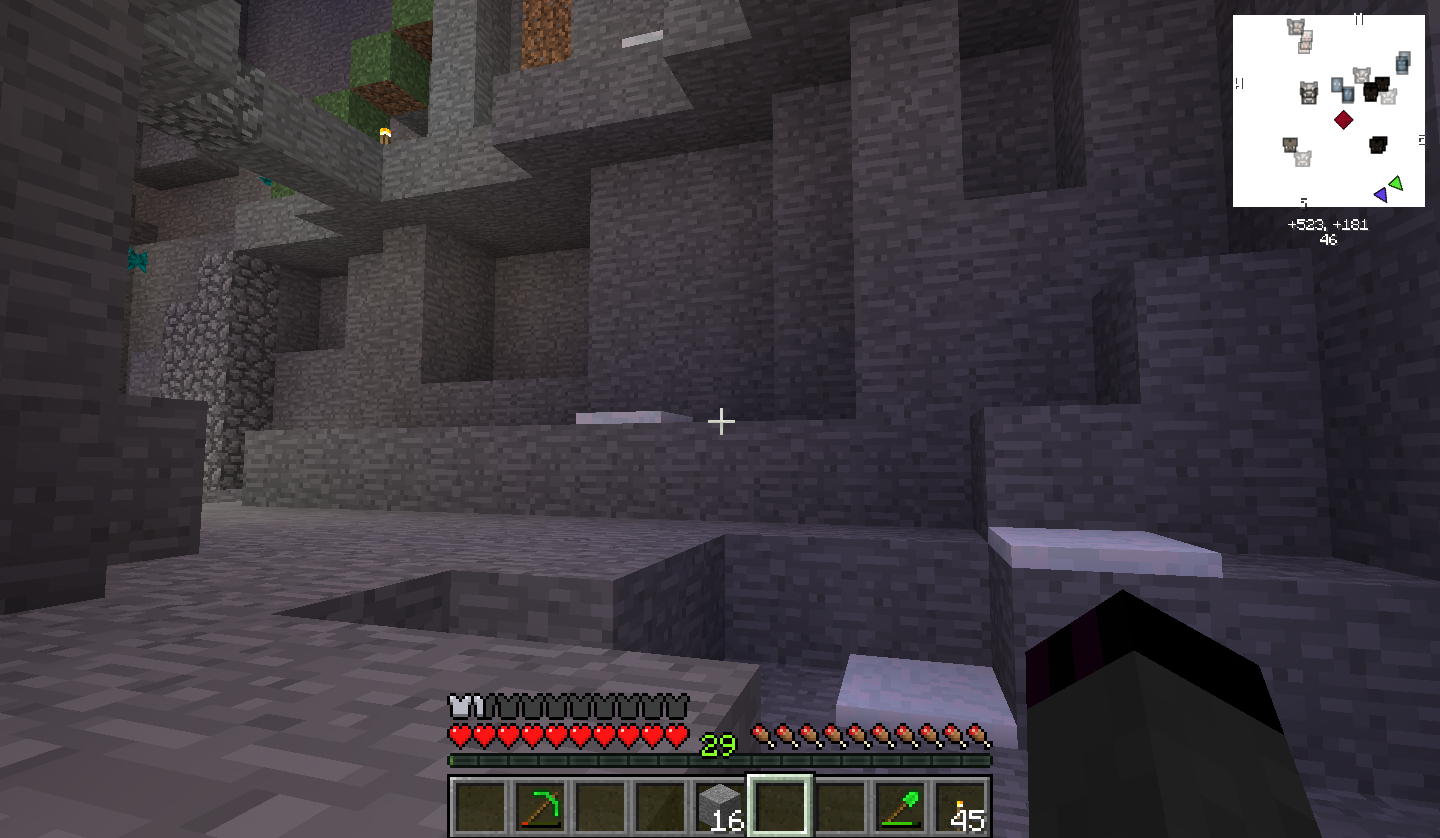1440x838 pixels.
Task: Click the red diamond player marker on minimap
Action: [1344, 120]
